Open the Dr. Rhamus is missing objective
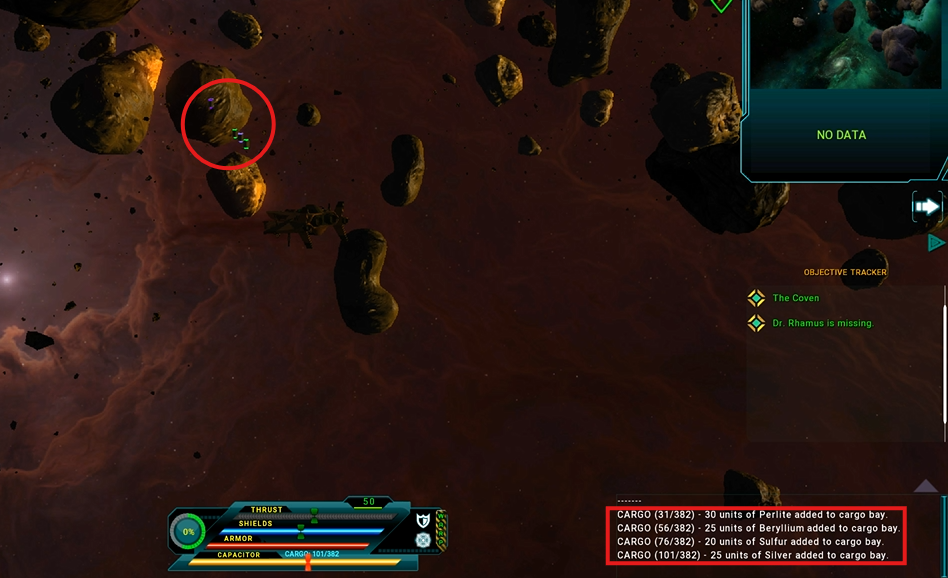948x578 pixels. [x=822, y=323]
